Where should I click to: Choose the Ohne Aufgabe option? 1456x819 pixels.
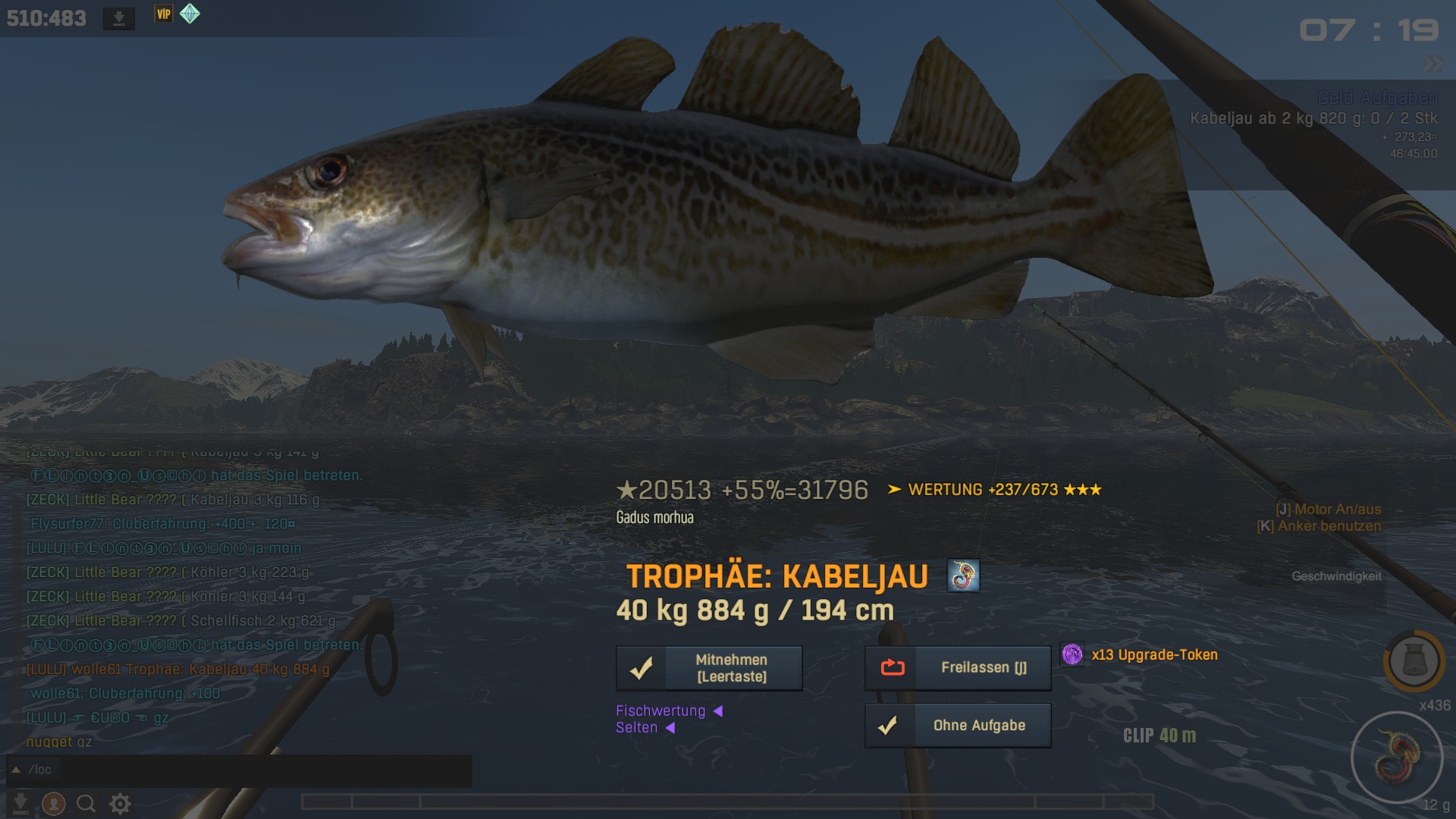[958, 726]
